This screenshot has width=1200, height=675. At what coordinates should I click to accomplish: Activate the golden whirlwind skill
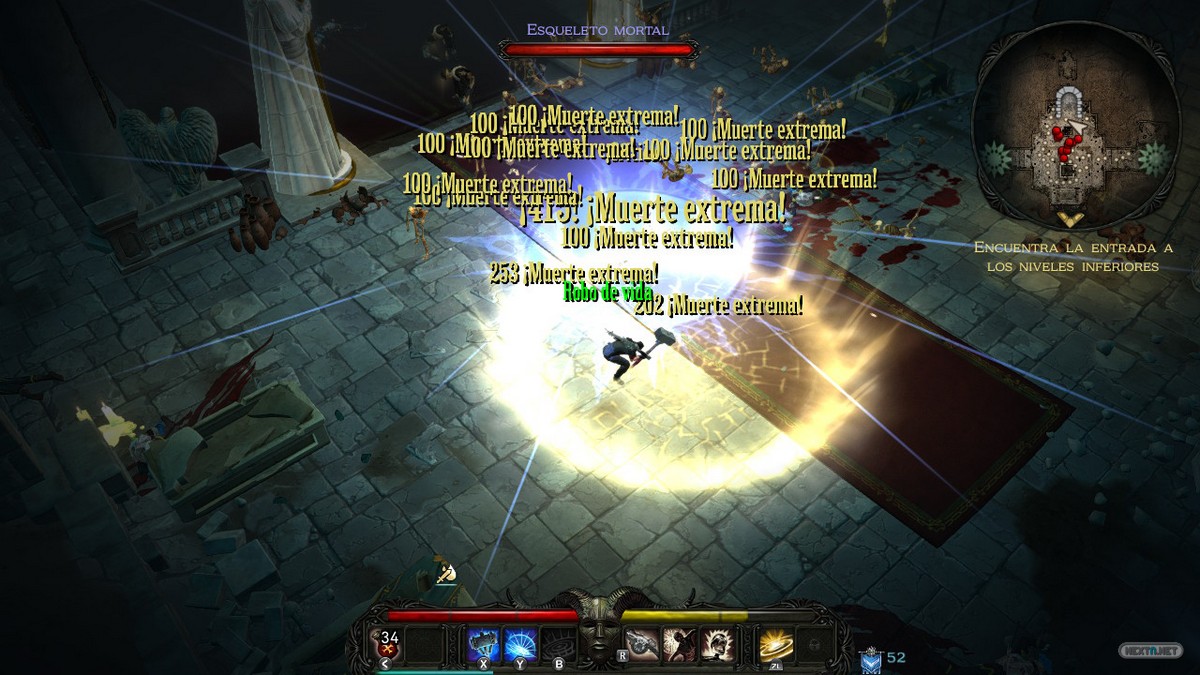coord(774,644)
